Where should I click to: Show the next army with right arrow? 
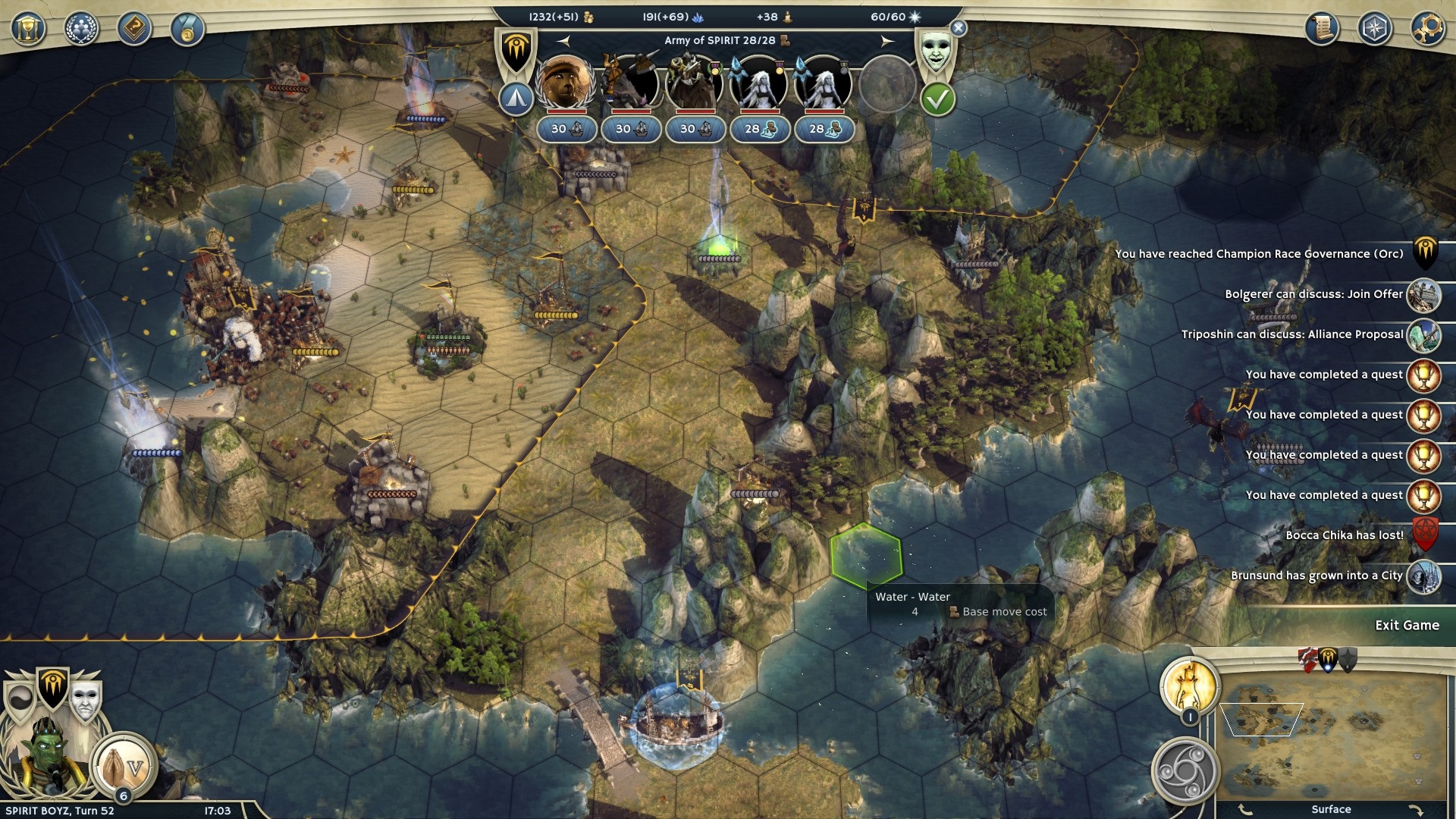pos(886,41)
